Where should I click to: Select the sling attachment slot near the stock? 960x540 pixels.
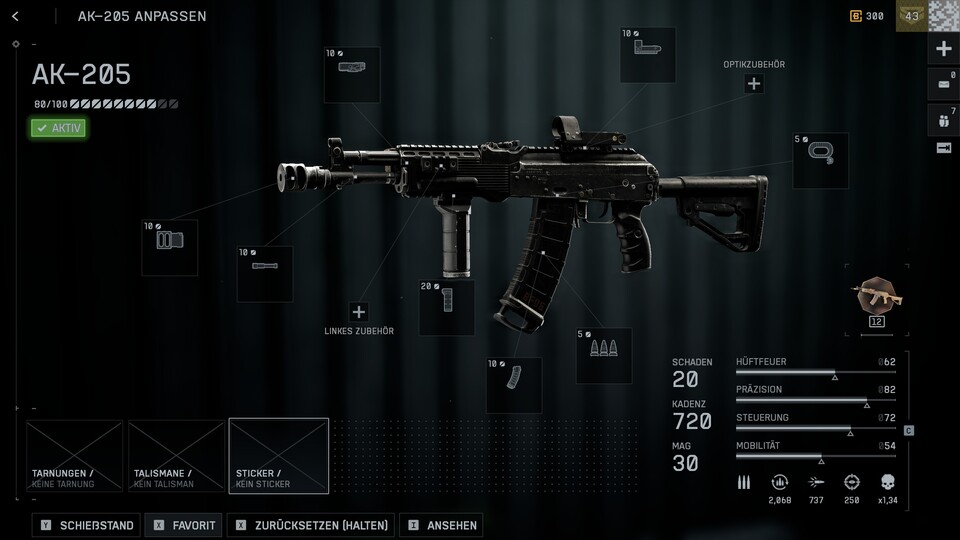point(820,160)
